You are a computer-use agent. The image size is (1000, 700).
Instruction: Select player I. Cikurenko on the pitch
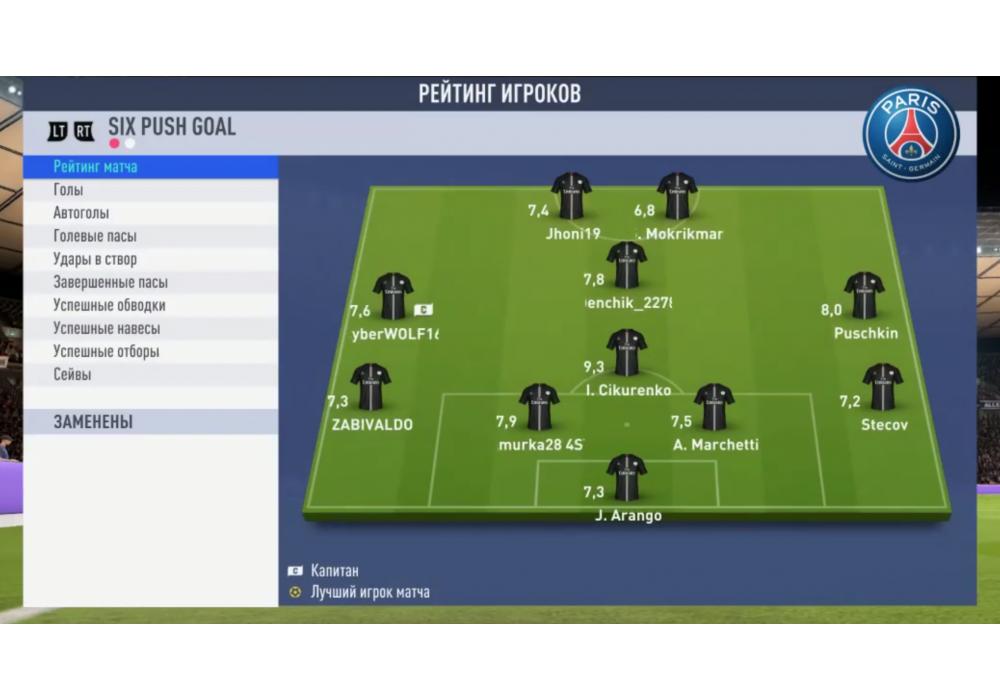pyautogui.click(x=626, y=353)
